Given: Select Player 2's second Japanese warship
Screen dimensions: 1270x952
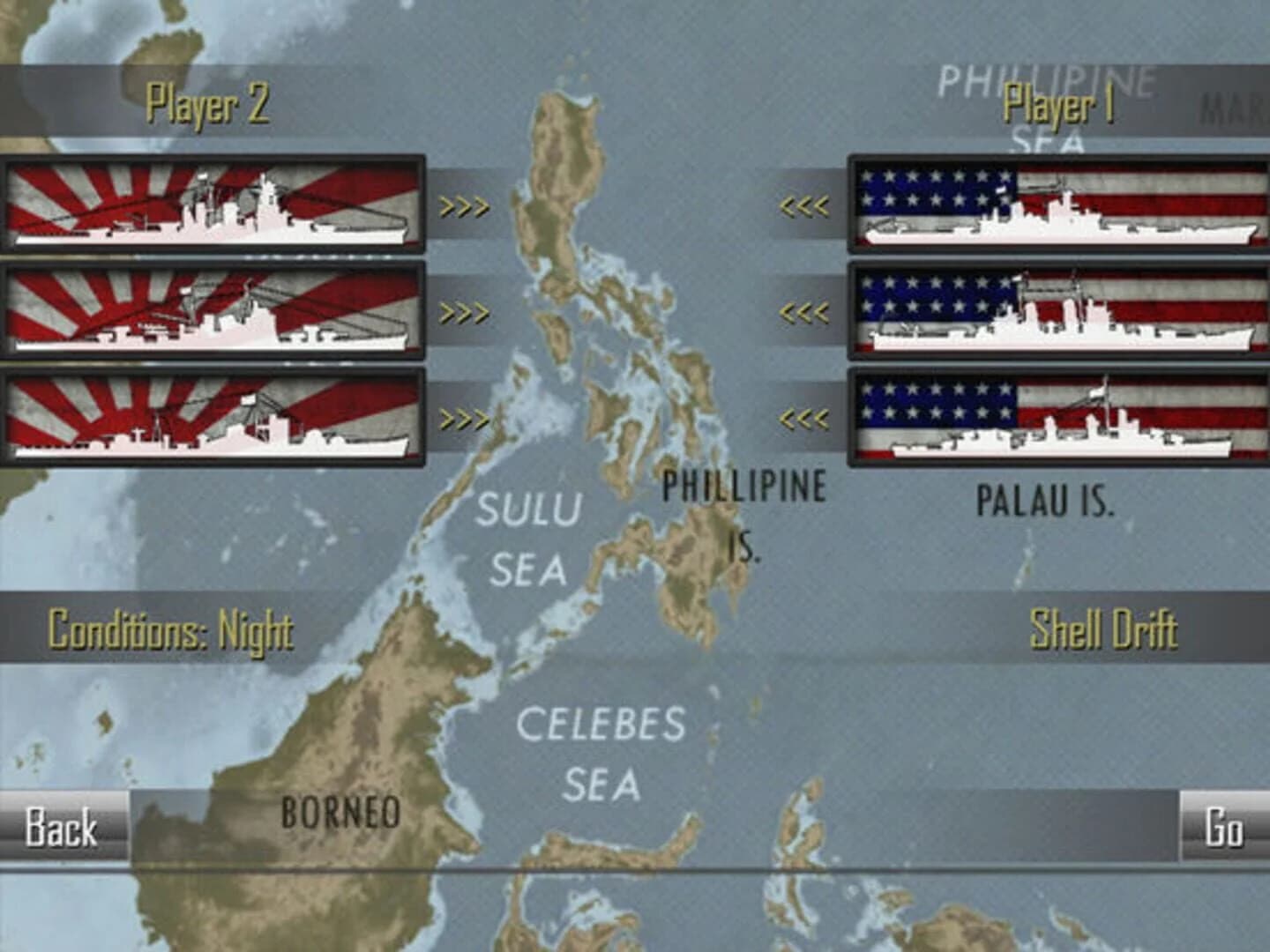Looking at the screenshot, I should click(212, 310).
